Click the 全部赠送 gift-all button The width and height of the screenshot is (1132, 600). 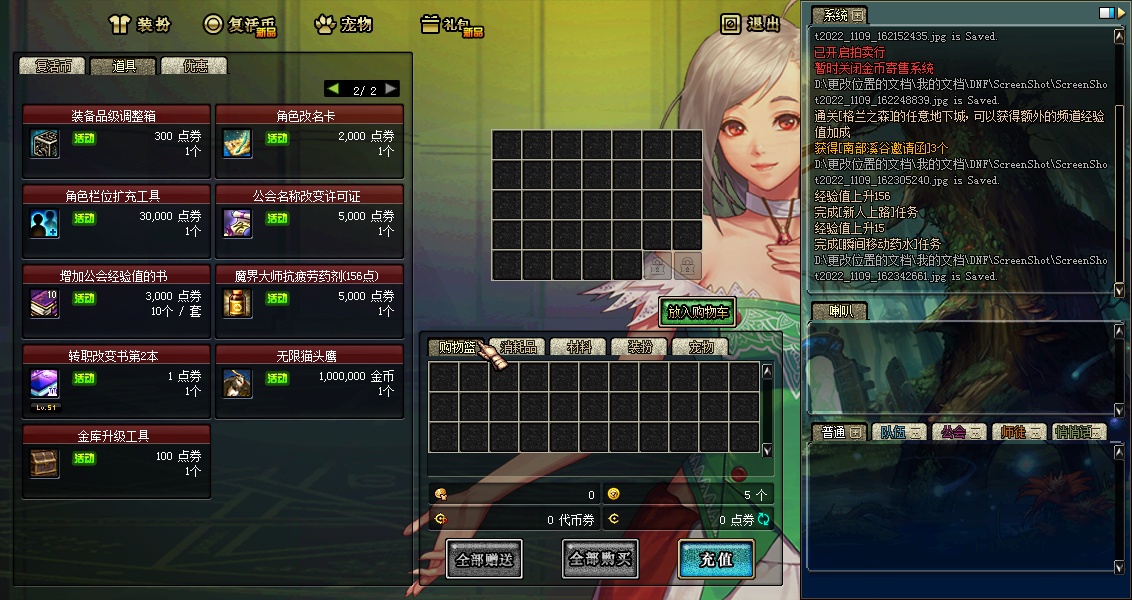tap(484, 559)
